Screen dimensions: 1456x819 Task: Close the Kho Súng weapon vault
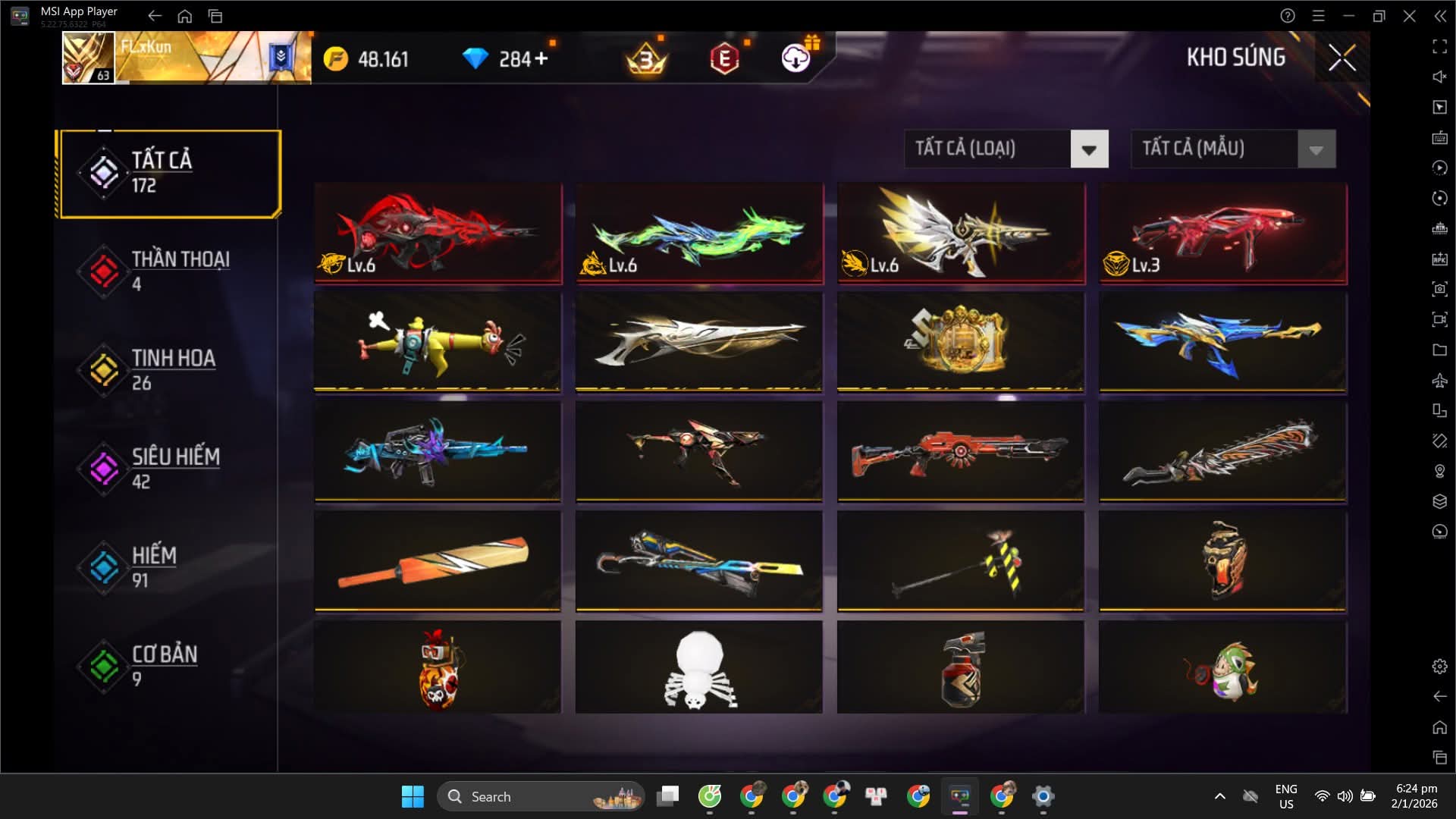click(x=1341, y=58)
